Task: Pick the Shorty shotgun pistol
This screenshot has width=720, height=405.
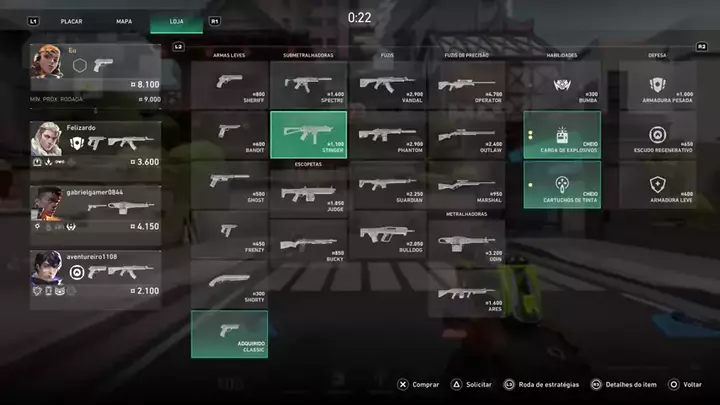Action: pyautogui.click(x=229, y=284)
